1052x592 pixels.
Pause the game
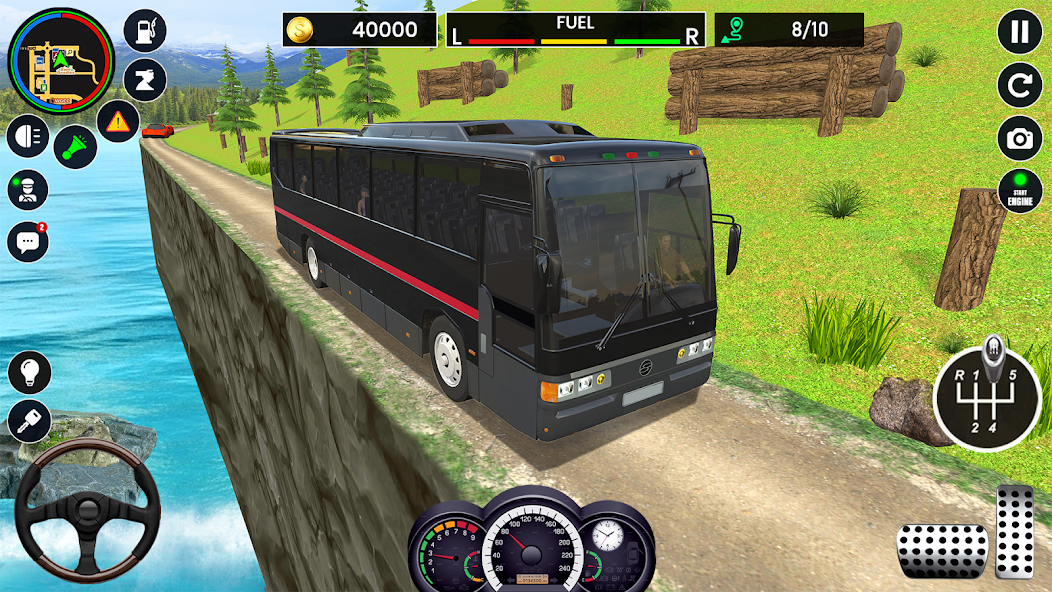[x=1019, y=32]
